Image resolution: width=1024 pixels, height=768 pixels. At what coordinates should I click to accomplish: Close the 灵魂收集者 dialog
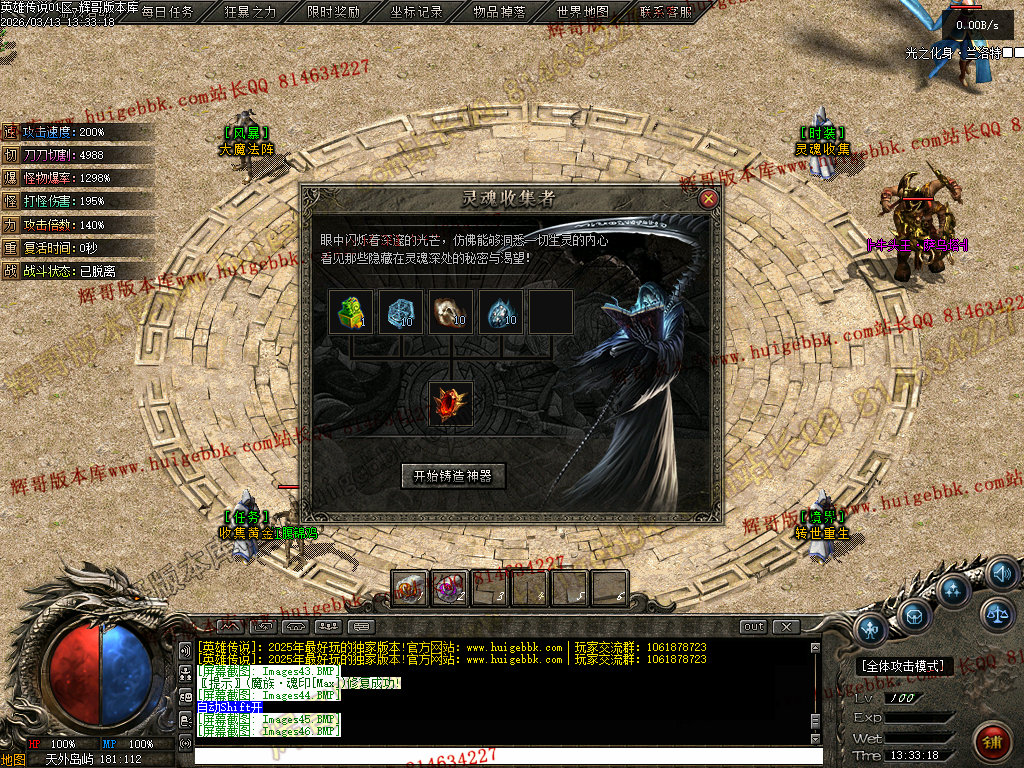click(709, 198)
